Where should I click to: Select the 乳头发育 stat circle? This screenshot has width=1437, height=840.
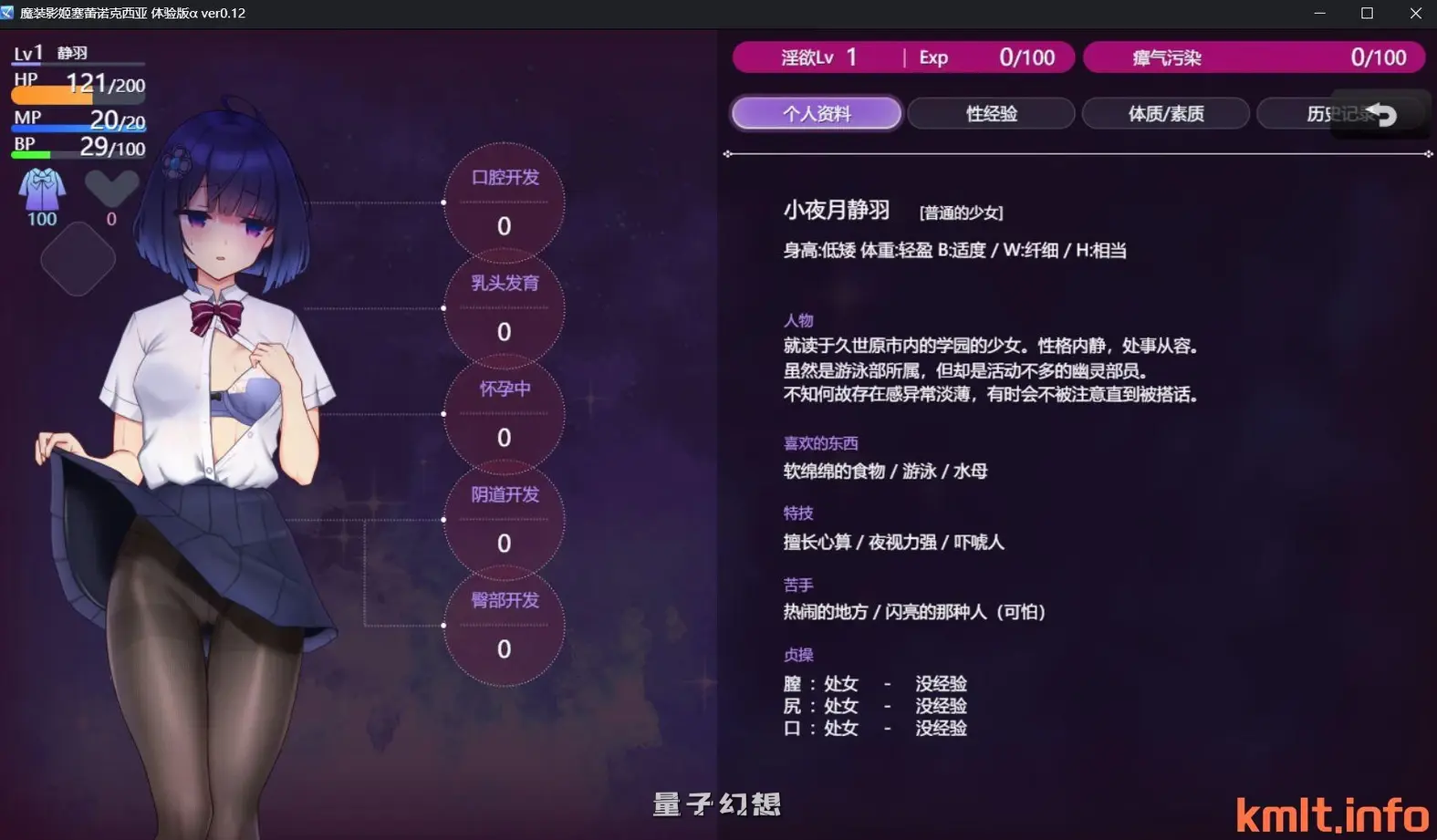503,310
